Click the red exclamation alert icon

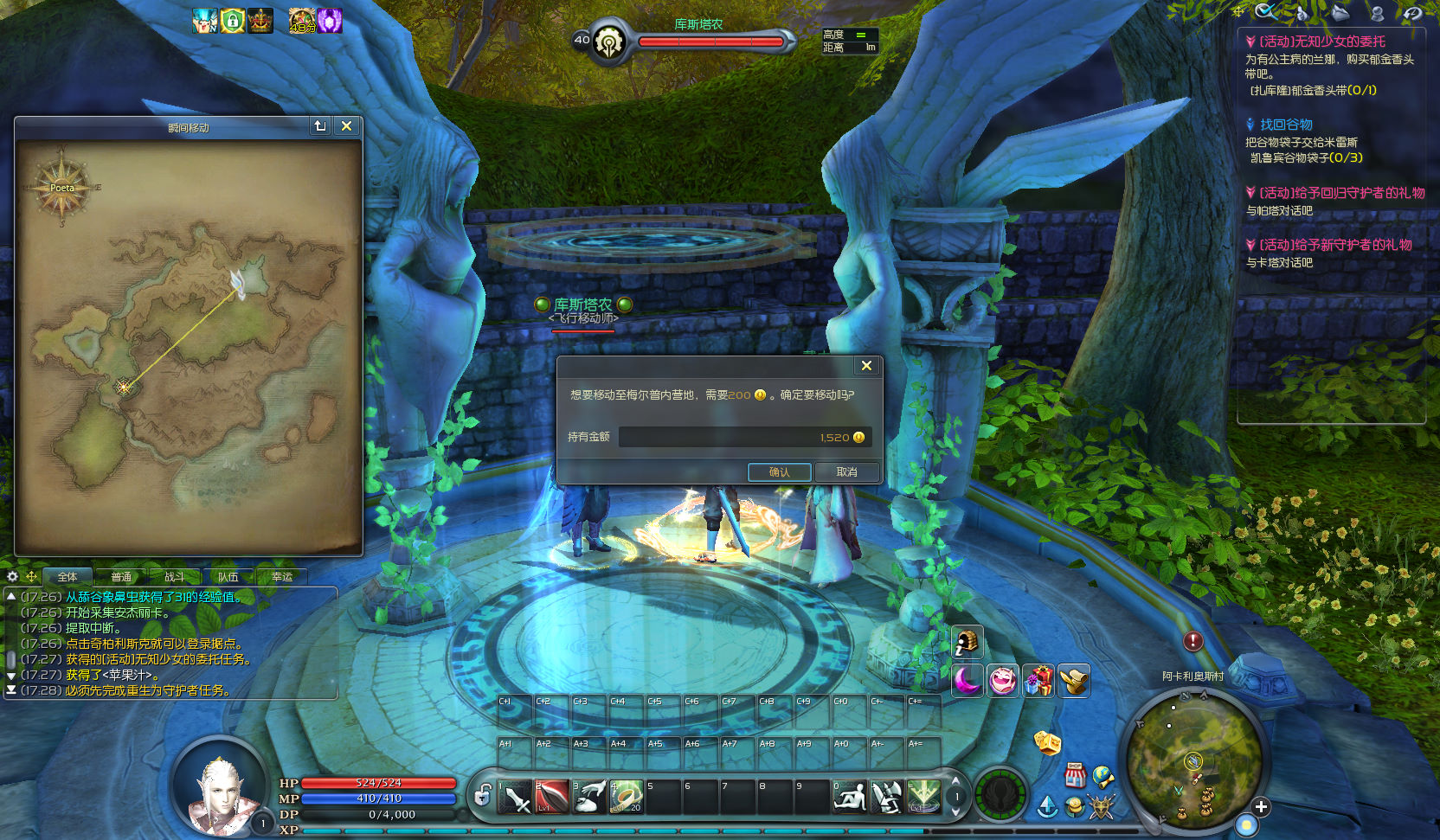[x=1193, y=641]
